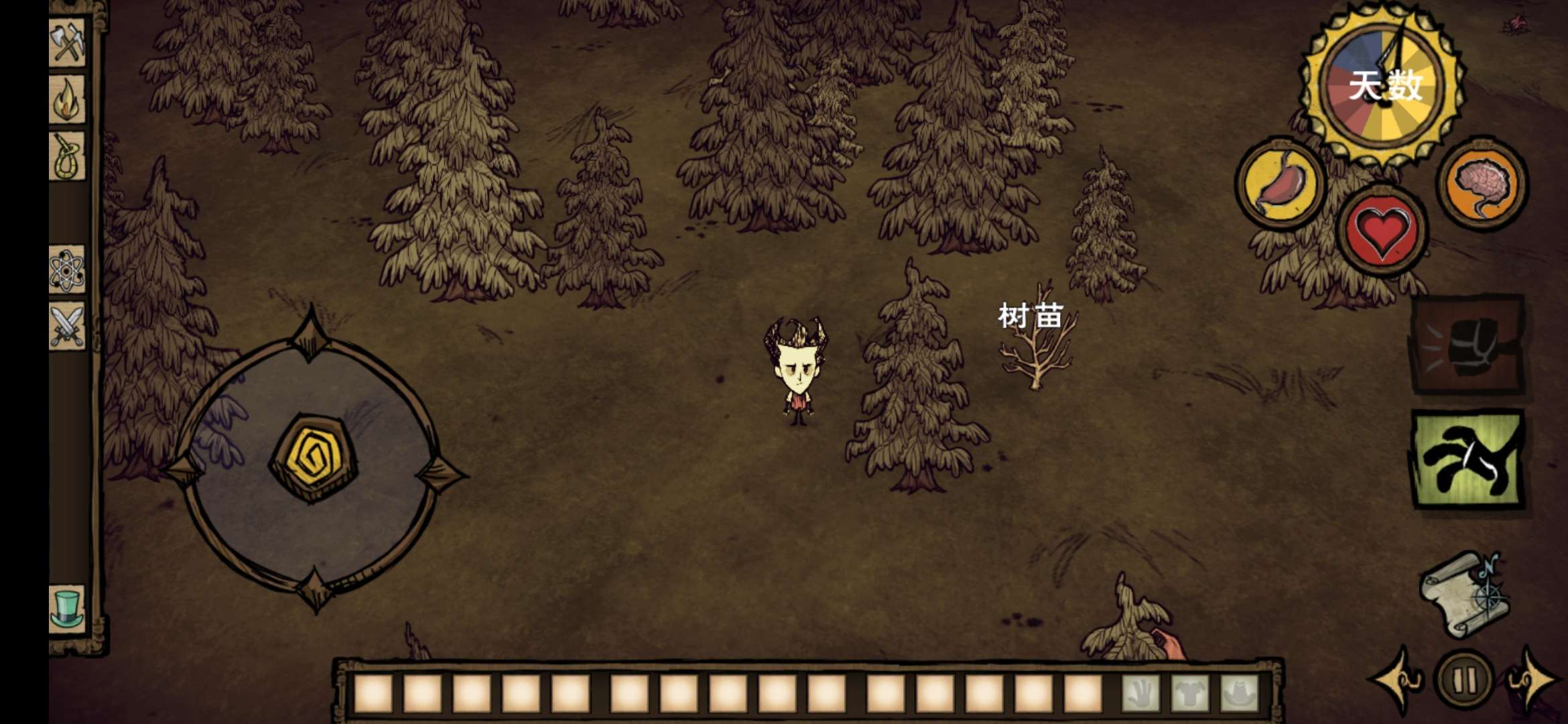Click the day clock dial
This screenshot has height=724, width=1568.
pyautogui.click(x=1382, y=85)
